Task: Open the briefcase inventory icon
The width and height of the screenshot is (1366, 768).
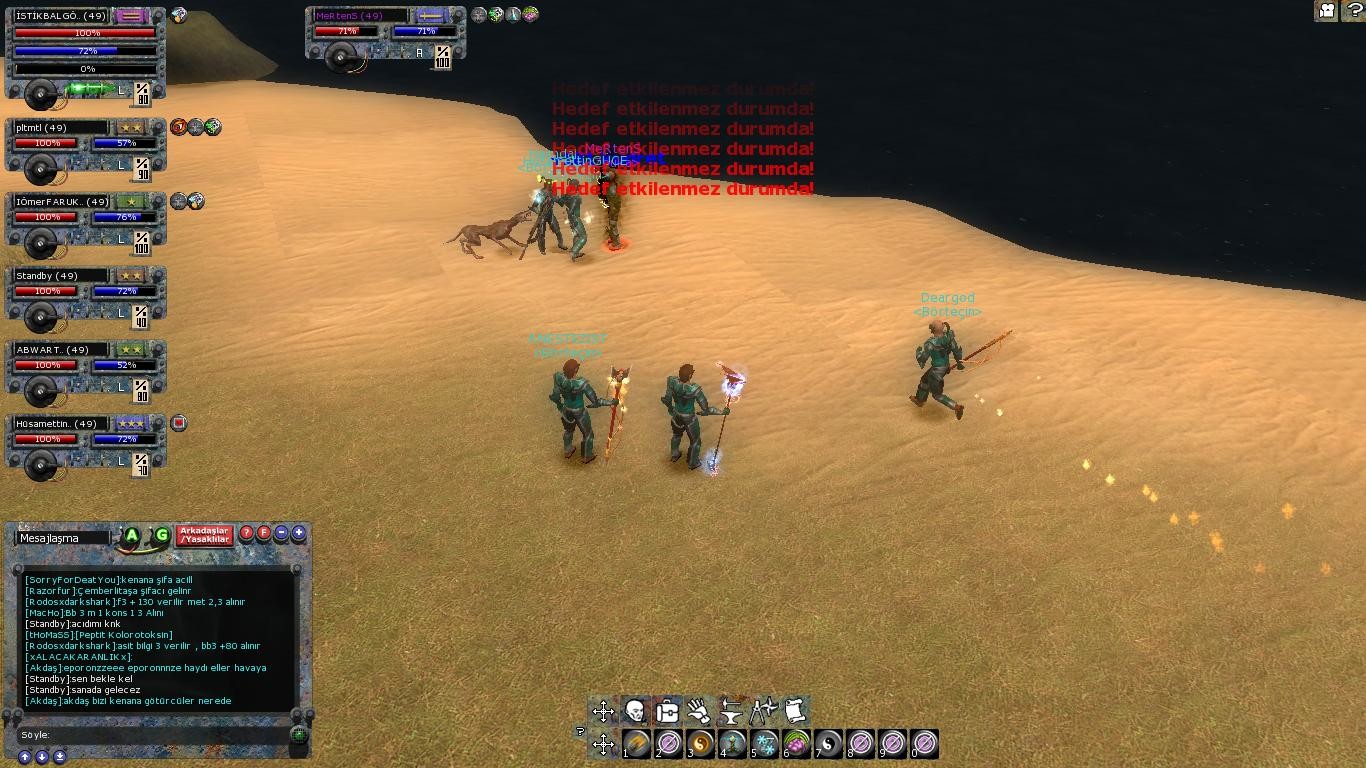Action: [x=666, y=711]
